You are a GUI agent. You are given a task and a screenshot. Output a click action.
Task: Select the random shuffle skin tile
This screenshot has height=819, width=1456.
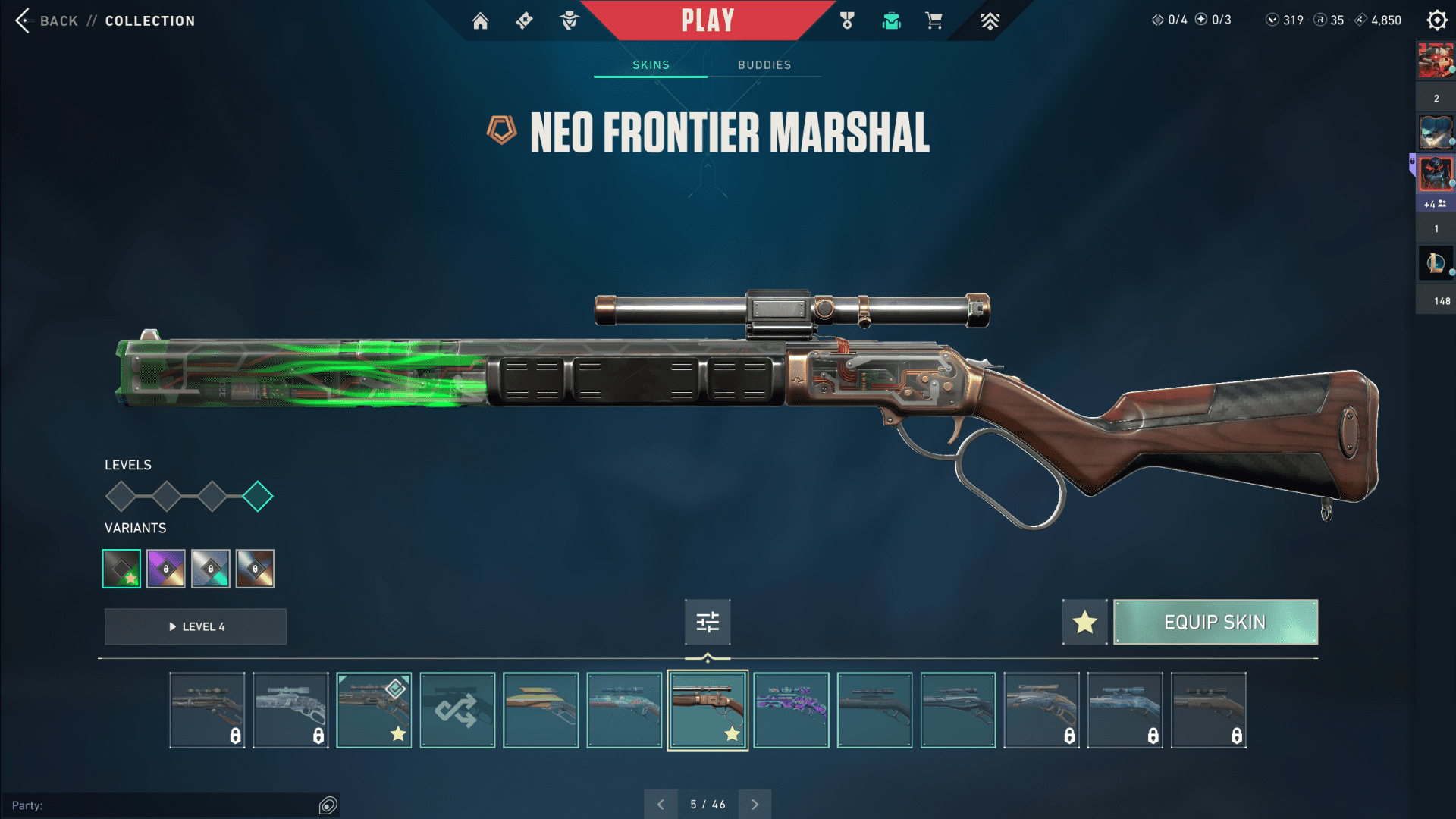(457, 711)
